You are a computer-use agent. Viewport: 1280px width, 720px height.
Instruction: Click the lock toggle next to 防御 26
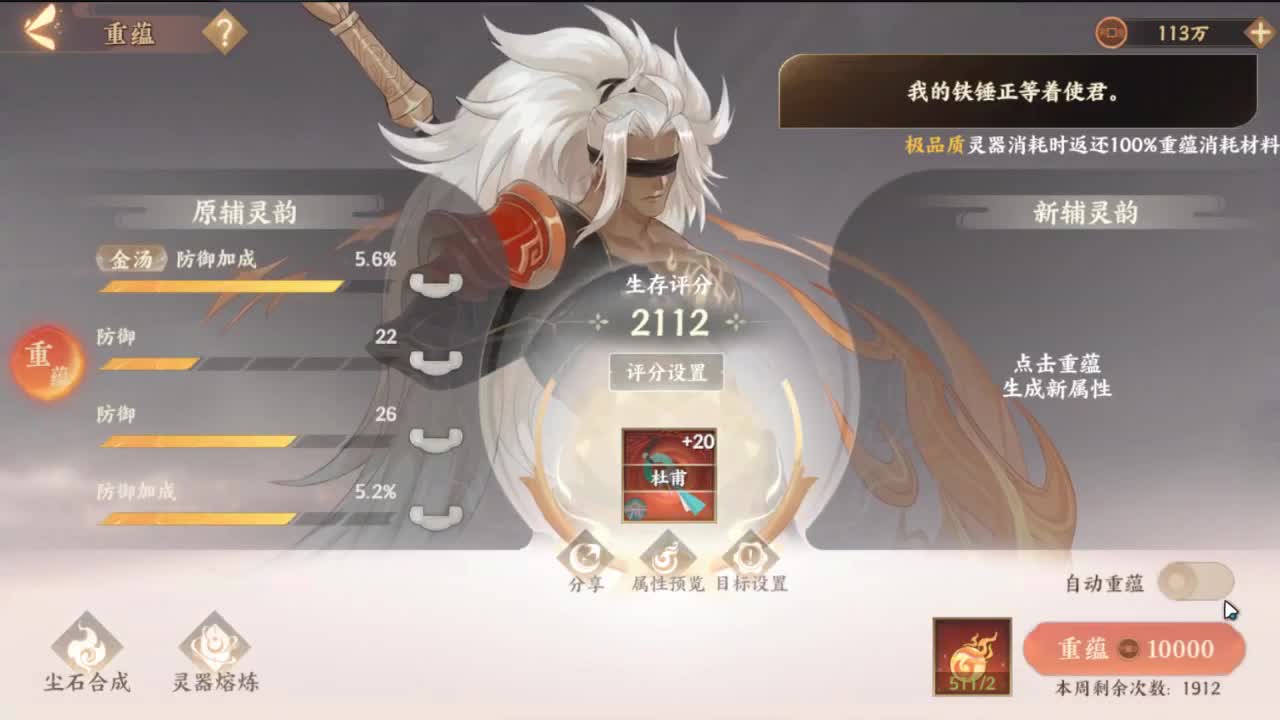point(432,440)
